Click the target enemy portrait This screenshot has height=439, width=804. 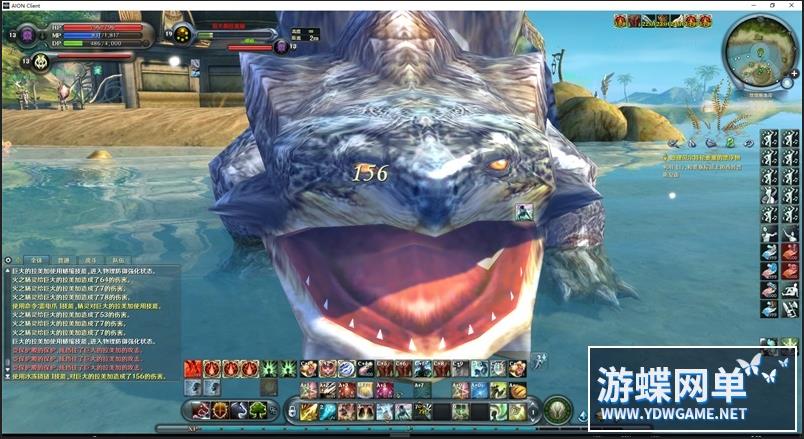pyautogui.click(x=183, y=34)
